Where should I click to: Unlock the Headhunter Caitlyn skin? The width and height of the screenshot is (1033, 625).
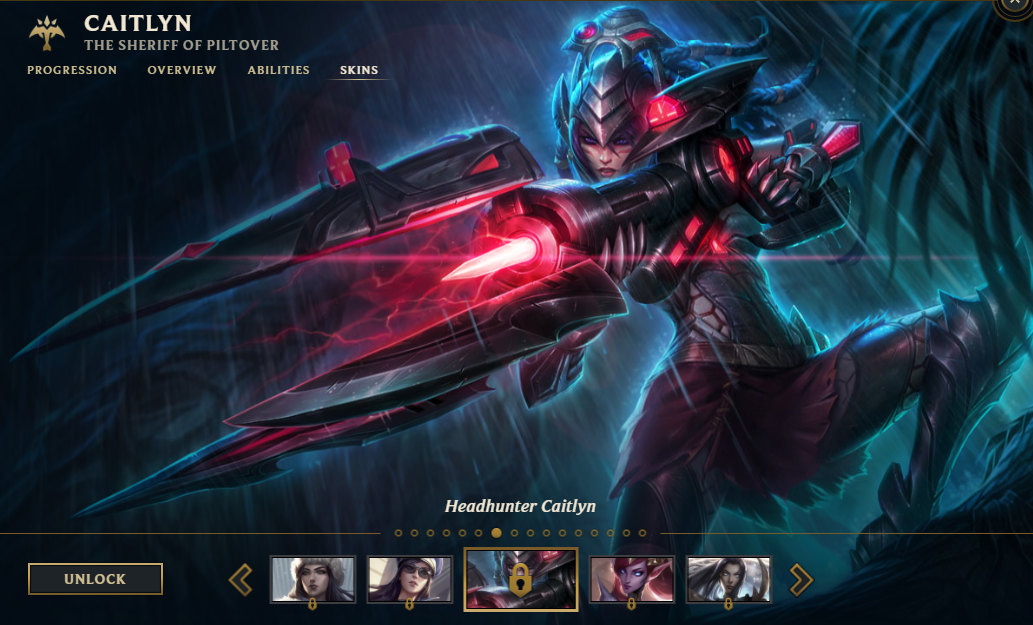point(95,579)
